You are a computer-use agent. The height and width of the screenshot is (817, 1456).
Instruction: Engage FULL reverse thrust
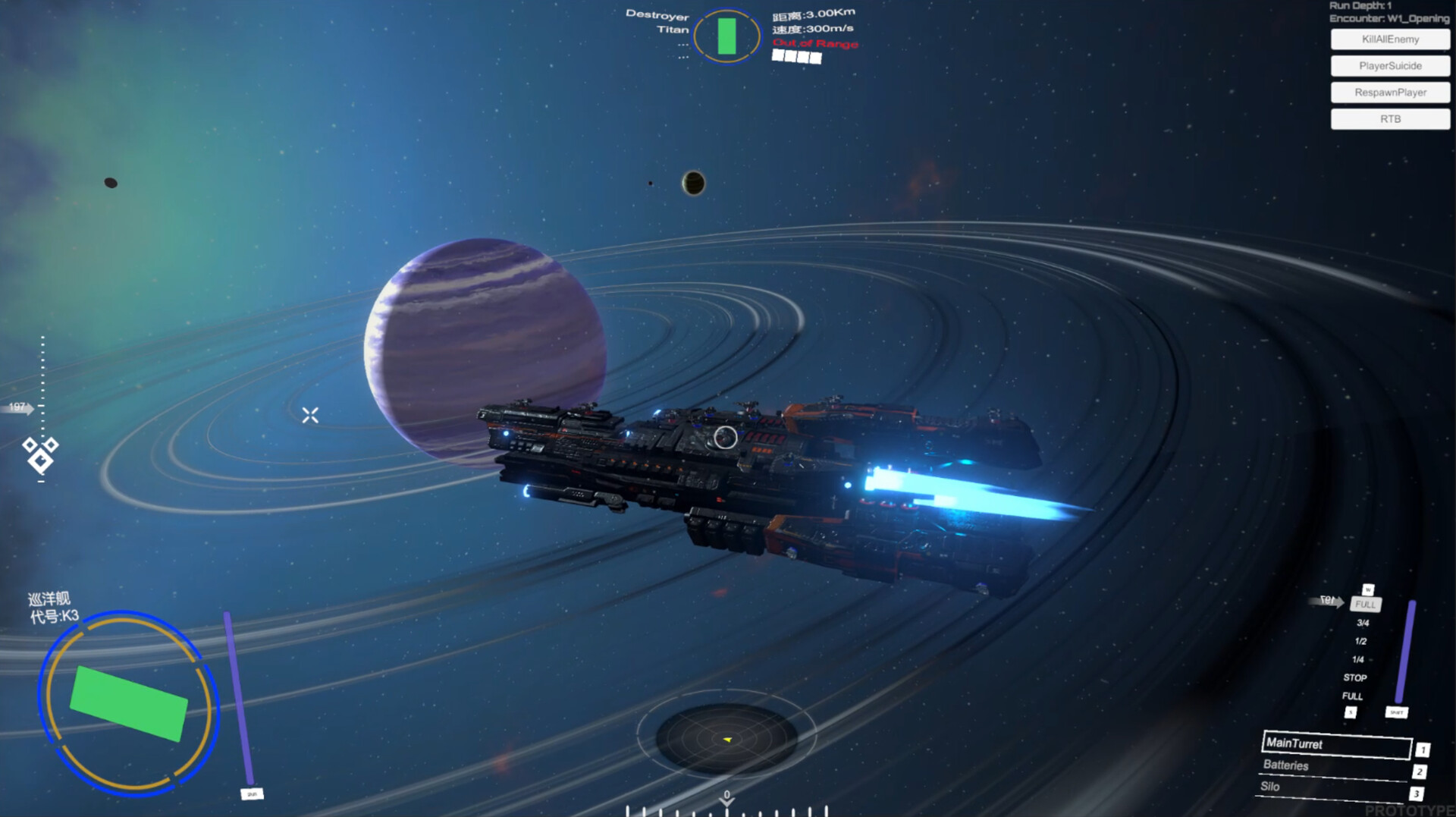1353,696
